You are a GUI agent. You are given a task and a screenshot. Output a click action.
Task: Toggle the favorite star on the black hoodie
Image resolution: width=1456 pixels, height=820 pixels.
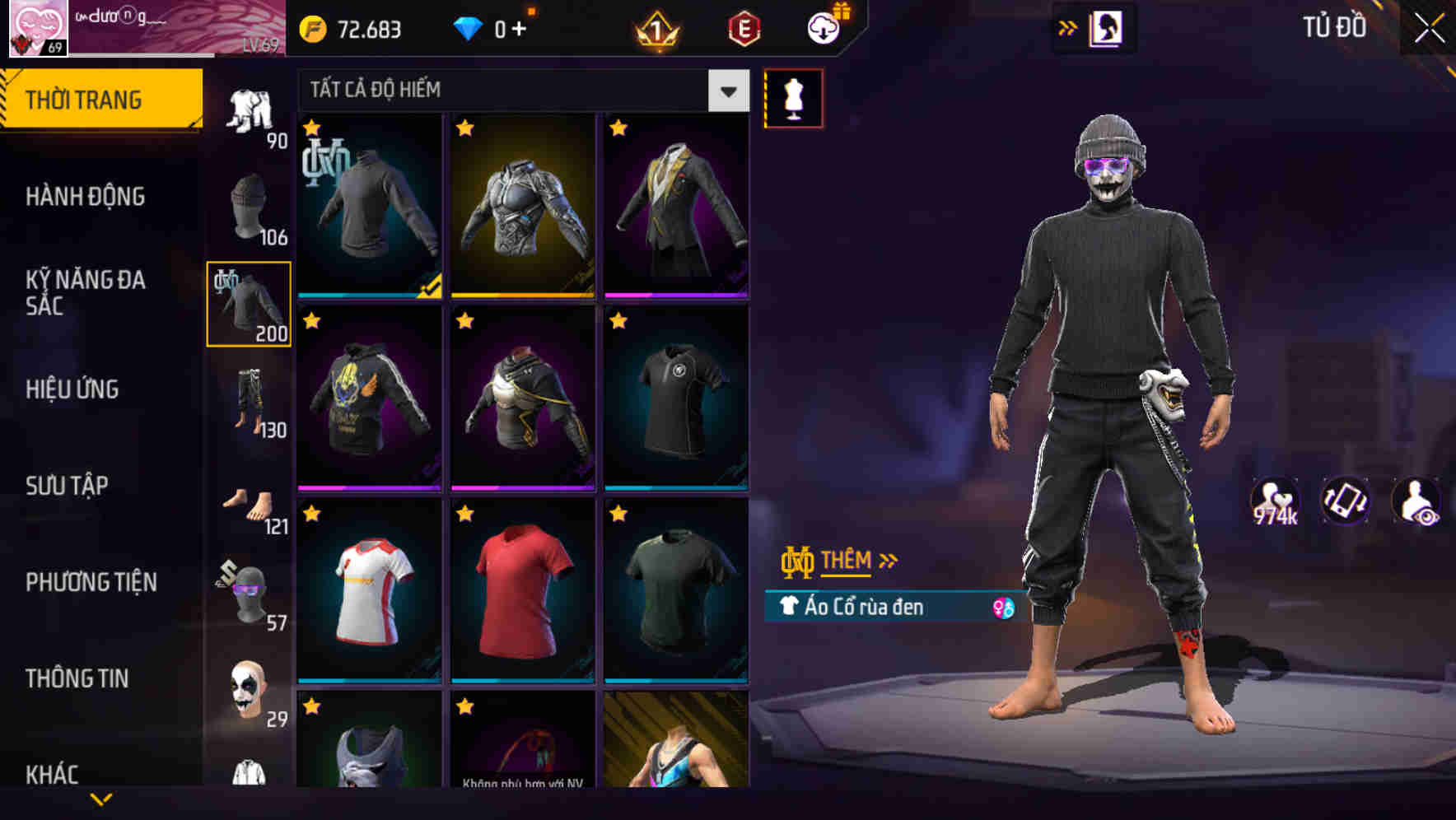pos(311,321)
